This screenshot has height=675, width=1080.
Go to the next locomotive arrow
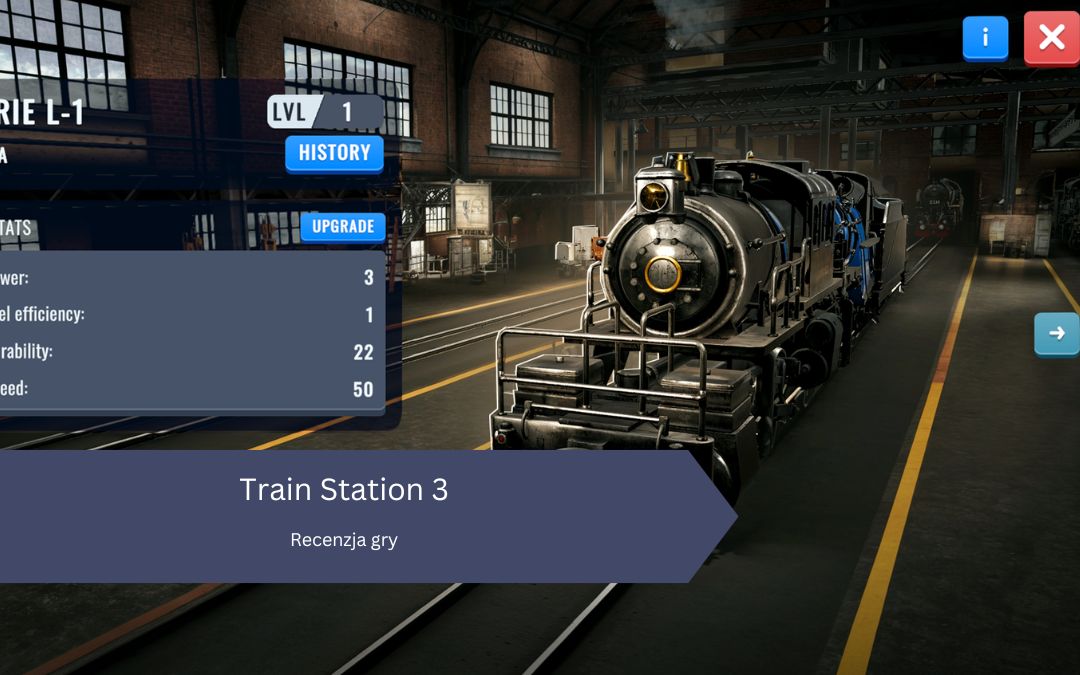(1056, 333)
